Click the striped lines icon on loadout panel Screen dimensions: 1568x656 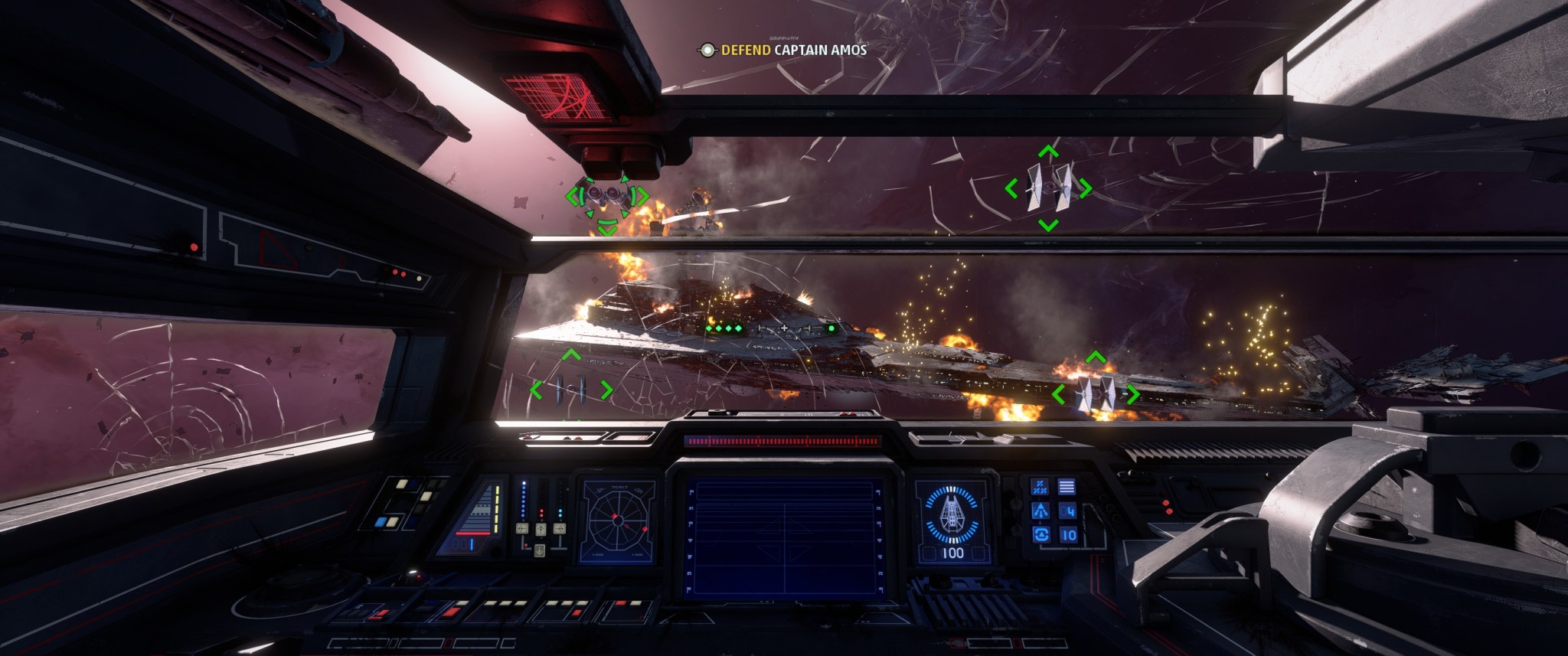pyautogui.click(x=1067, y=486)
